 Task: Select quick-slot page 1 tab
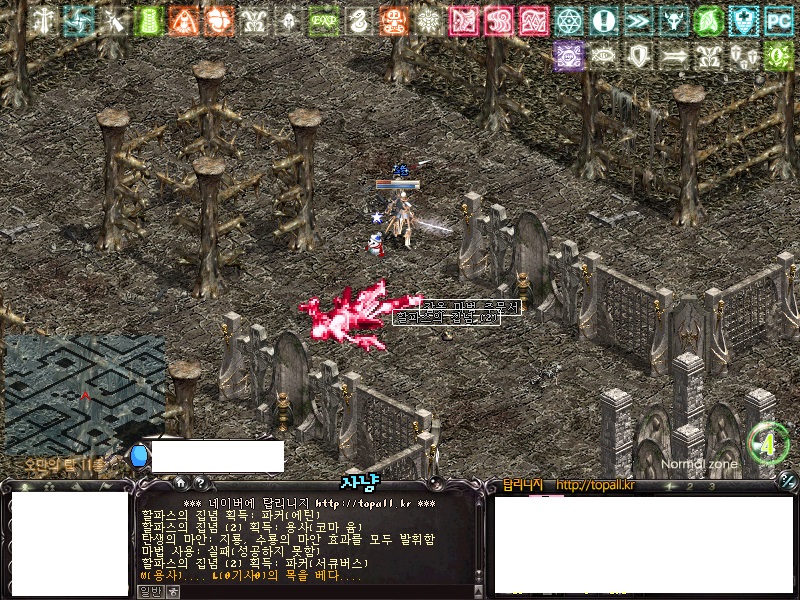[672, 486]
